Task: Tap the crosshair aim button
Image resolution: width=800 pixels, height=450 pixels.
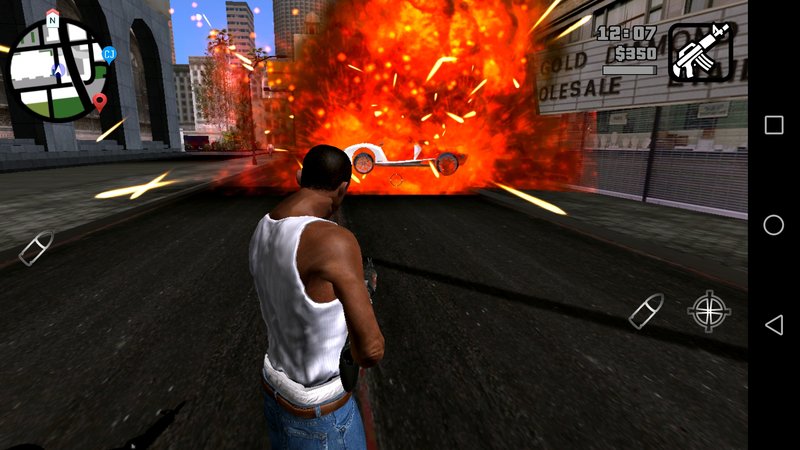Action: tap(709, 311)
